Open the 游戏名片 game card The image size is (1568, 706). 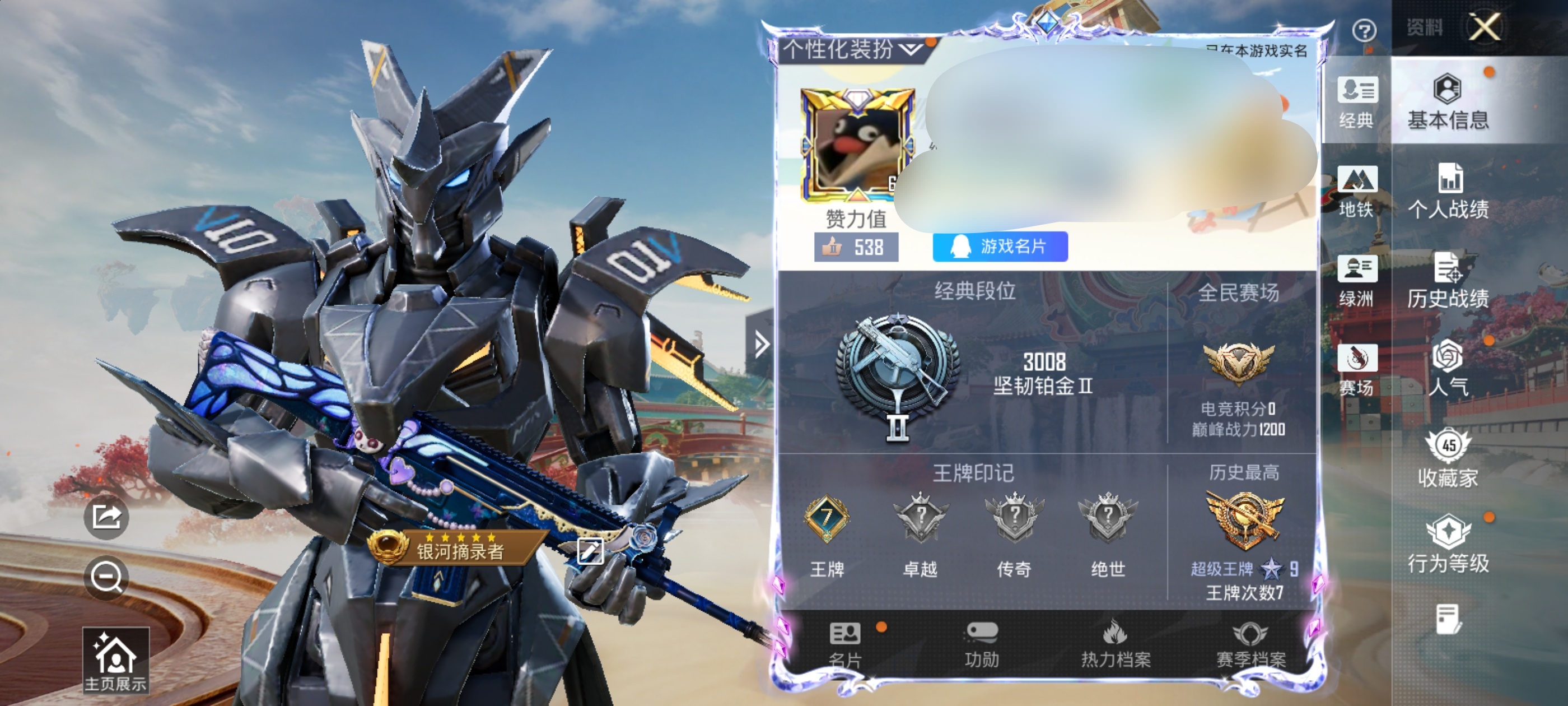[1000, 247]
